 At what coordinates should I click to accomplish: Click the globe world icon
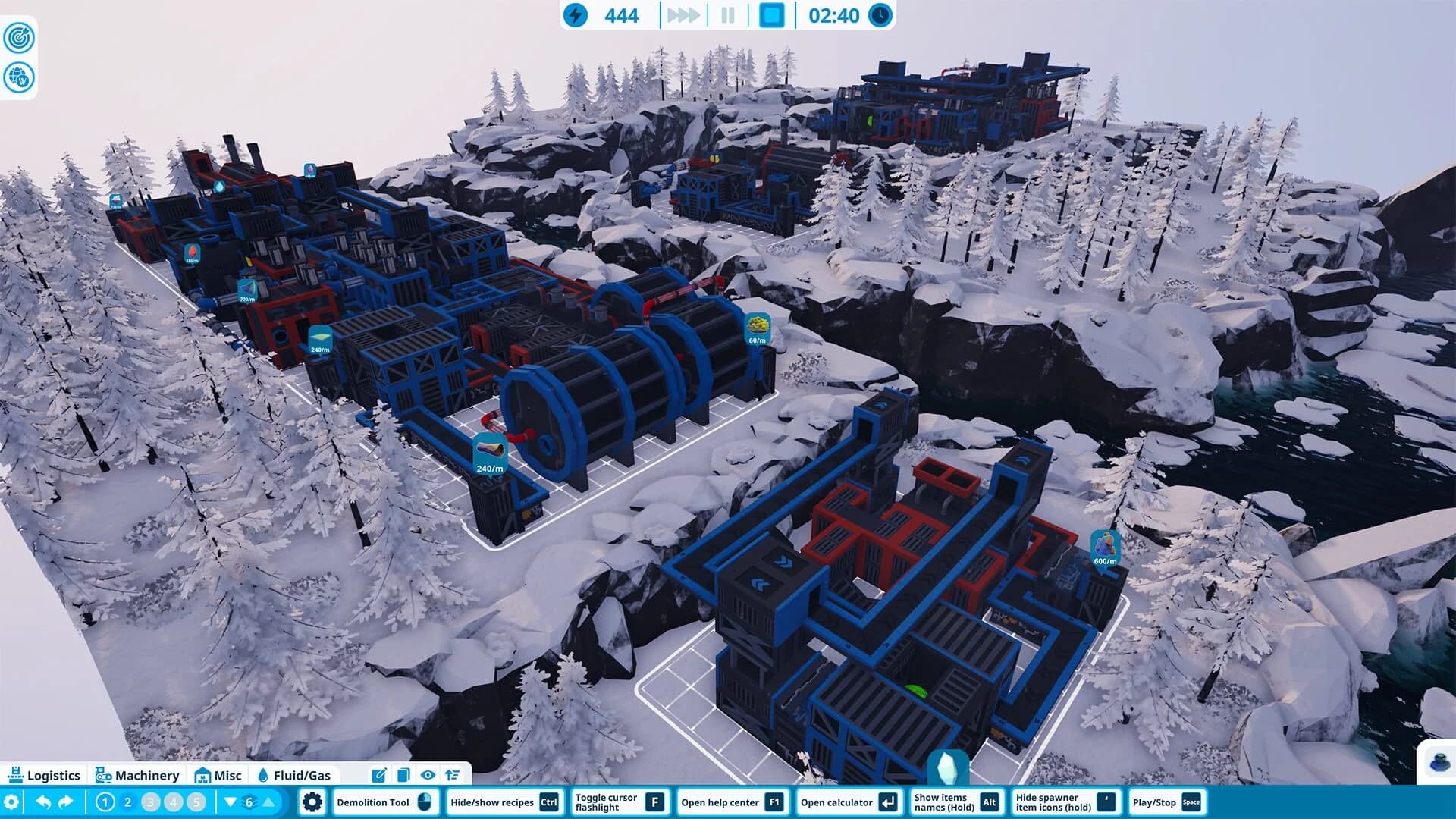point(19,77)
